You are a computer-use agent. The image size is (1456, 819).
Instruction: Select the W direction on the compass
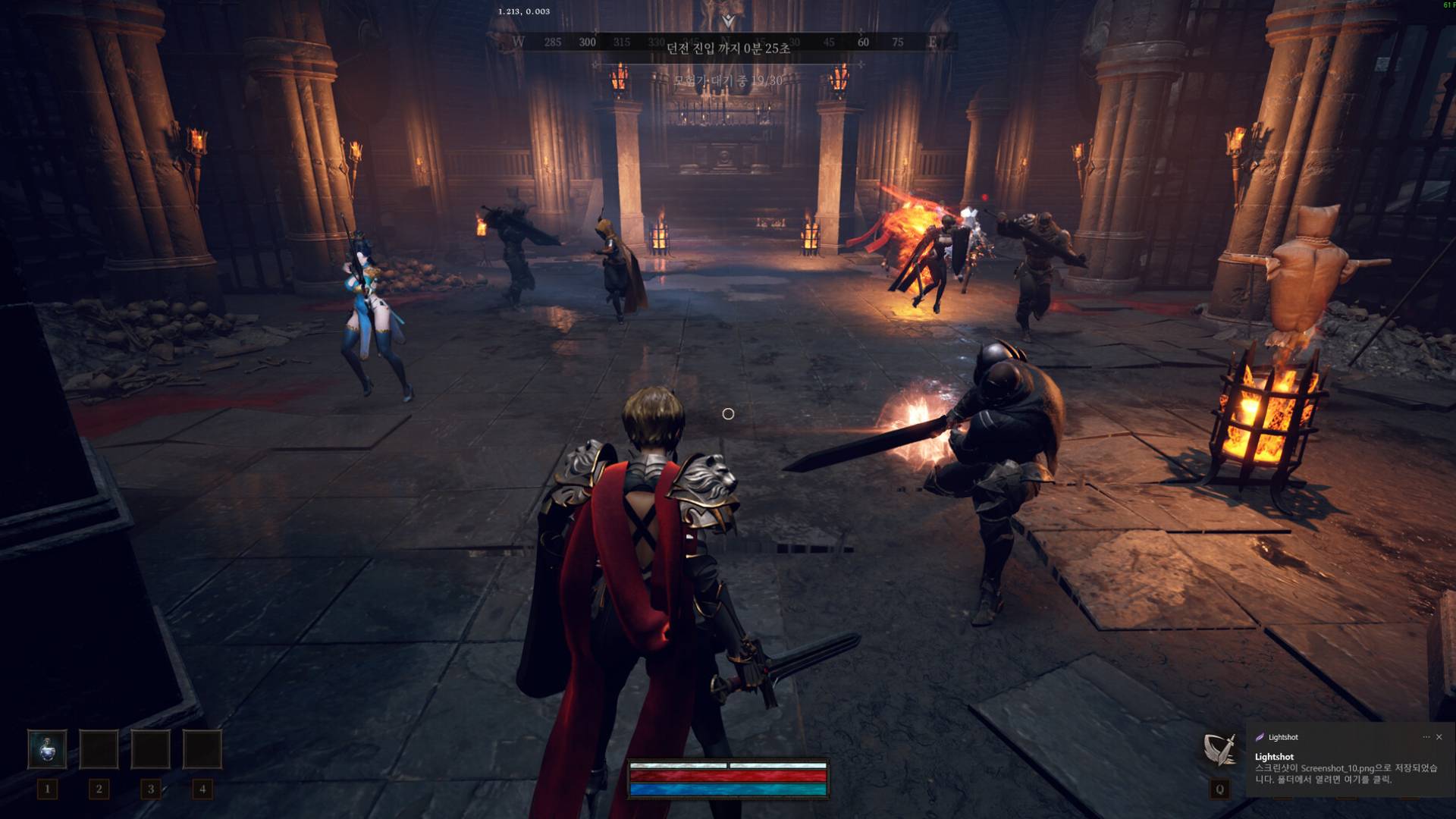point(519,41)
